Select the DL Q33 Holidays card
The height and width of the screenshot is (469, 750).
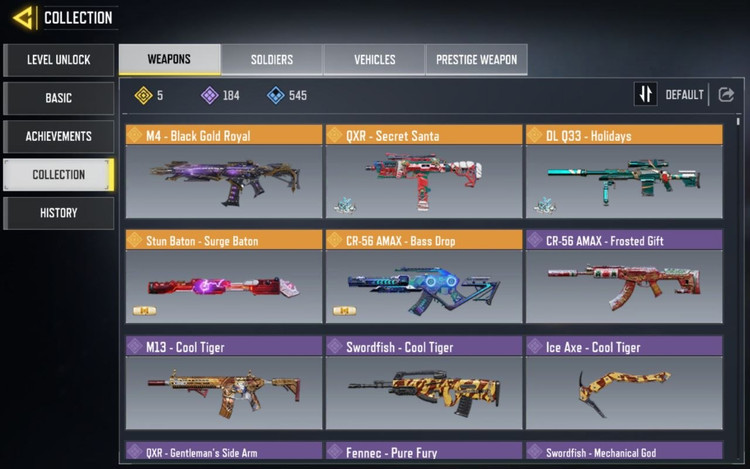624,172
